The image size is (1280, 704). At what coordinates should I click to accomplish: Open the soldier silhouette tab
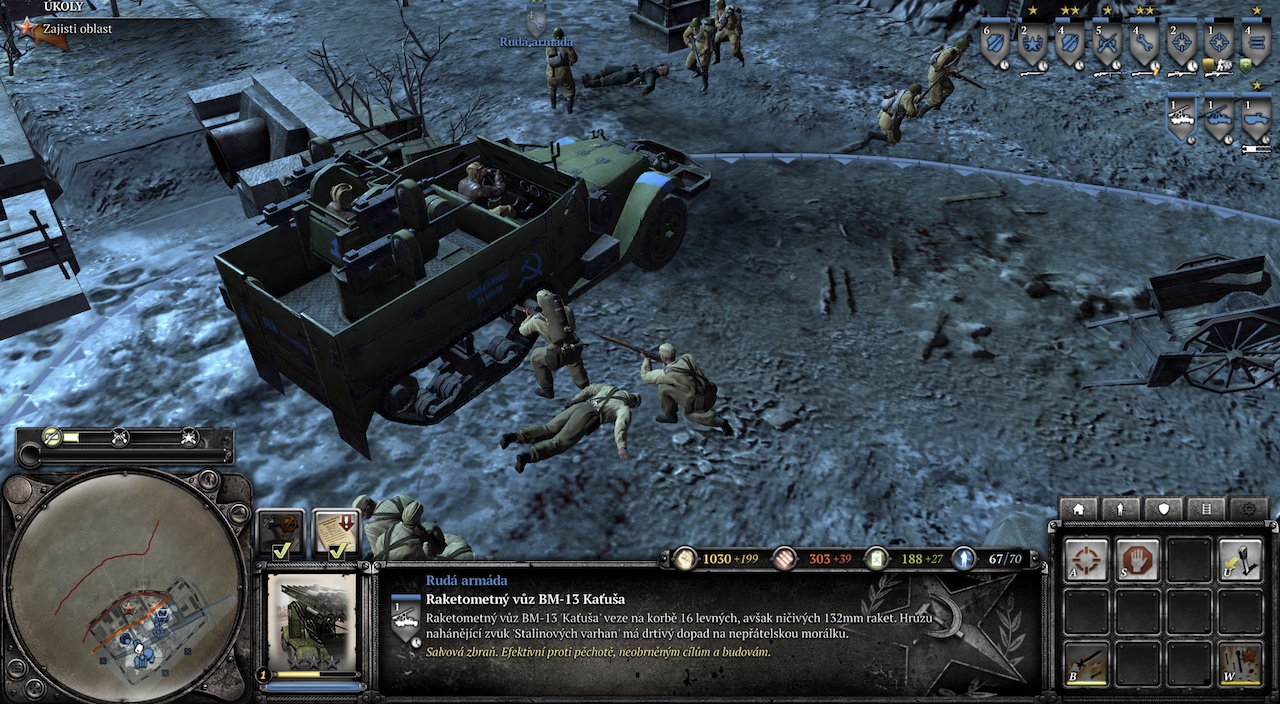click(x=1121, y=509)
